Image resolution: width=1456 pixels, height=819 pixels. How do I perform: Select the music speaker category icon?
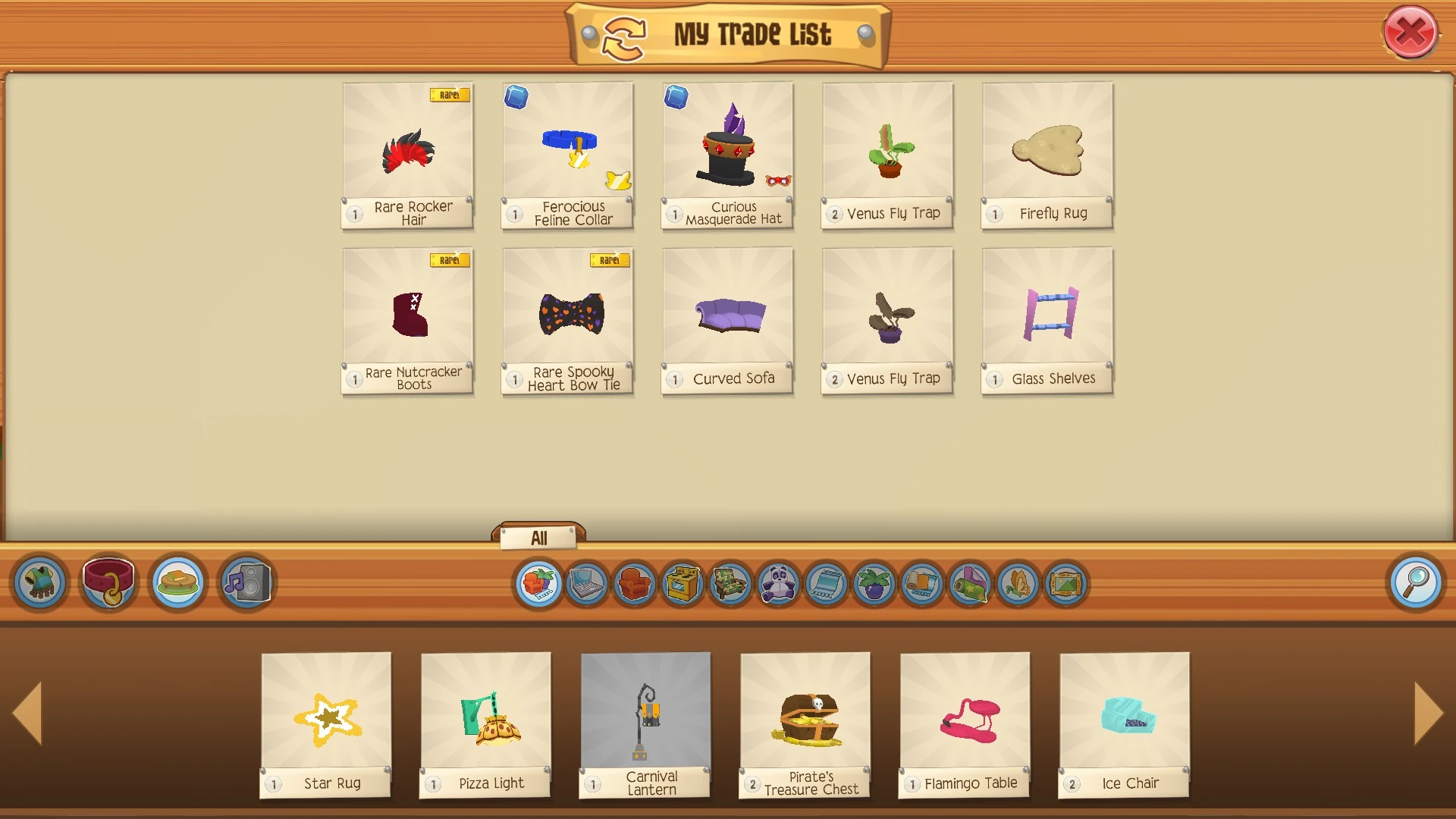point(246,582)
